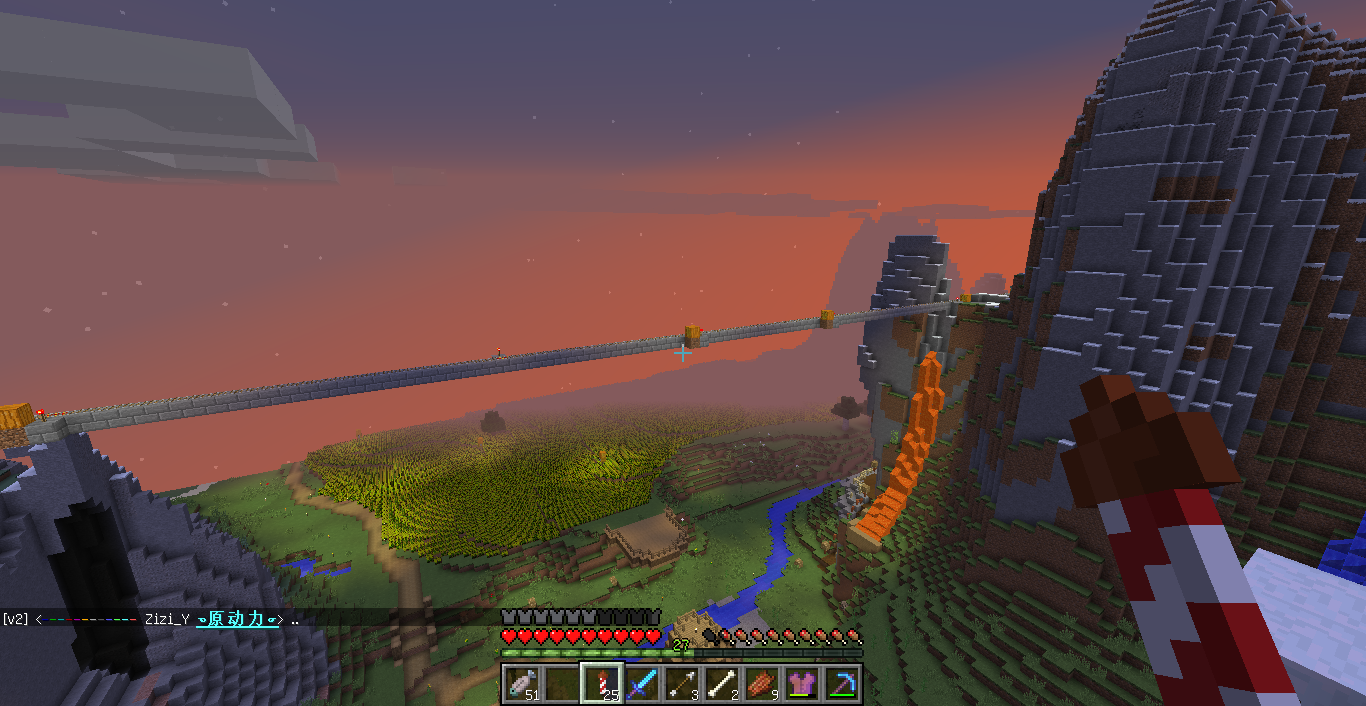Select the raw fish stack slot
The image size is (1366, 706).
pyautogui.click(x=522, y=684)
